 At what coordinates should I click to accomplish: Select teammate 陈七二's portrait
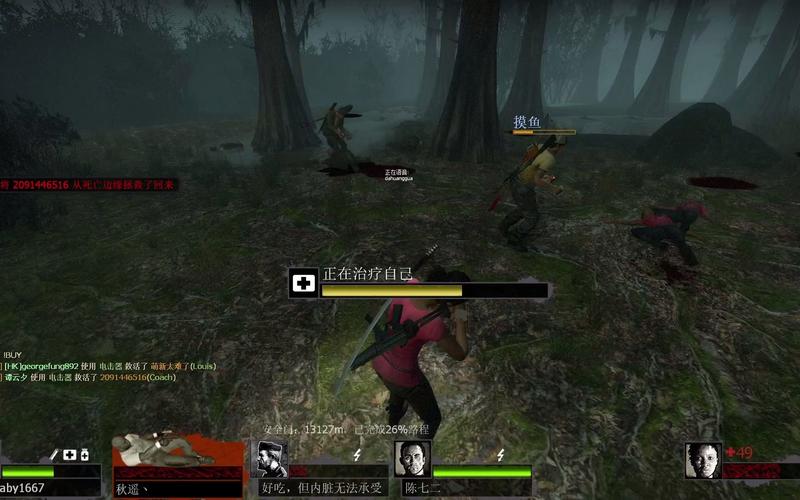(x=412, y=459)
